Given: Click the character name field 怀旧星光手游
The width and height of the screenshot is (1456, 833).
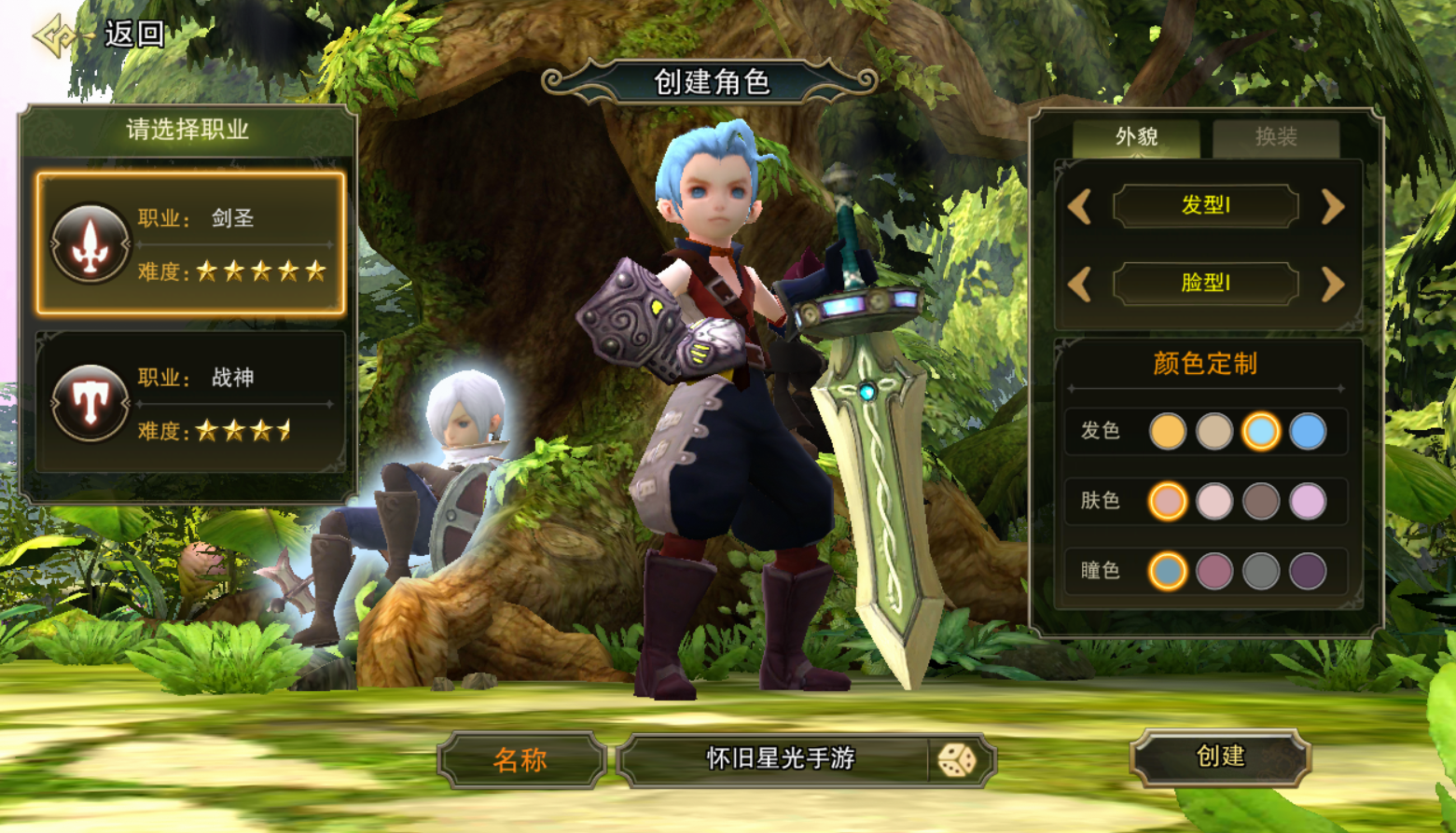Looking at the screenshot, I should tap(779, 759).
